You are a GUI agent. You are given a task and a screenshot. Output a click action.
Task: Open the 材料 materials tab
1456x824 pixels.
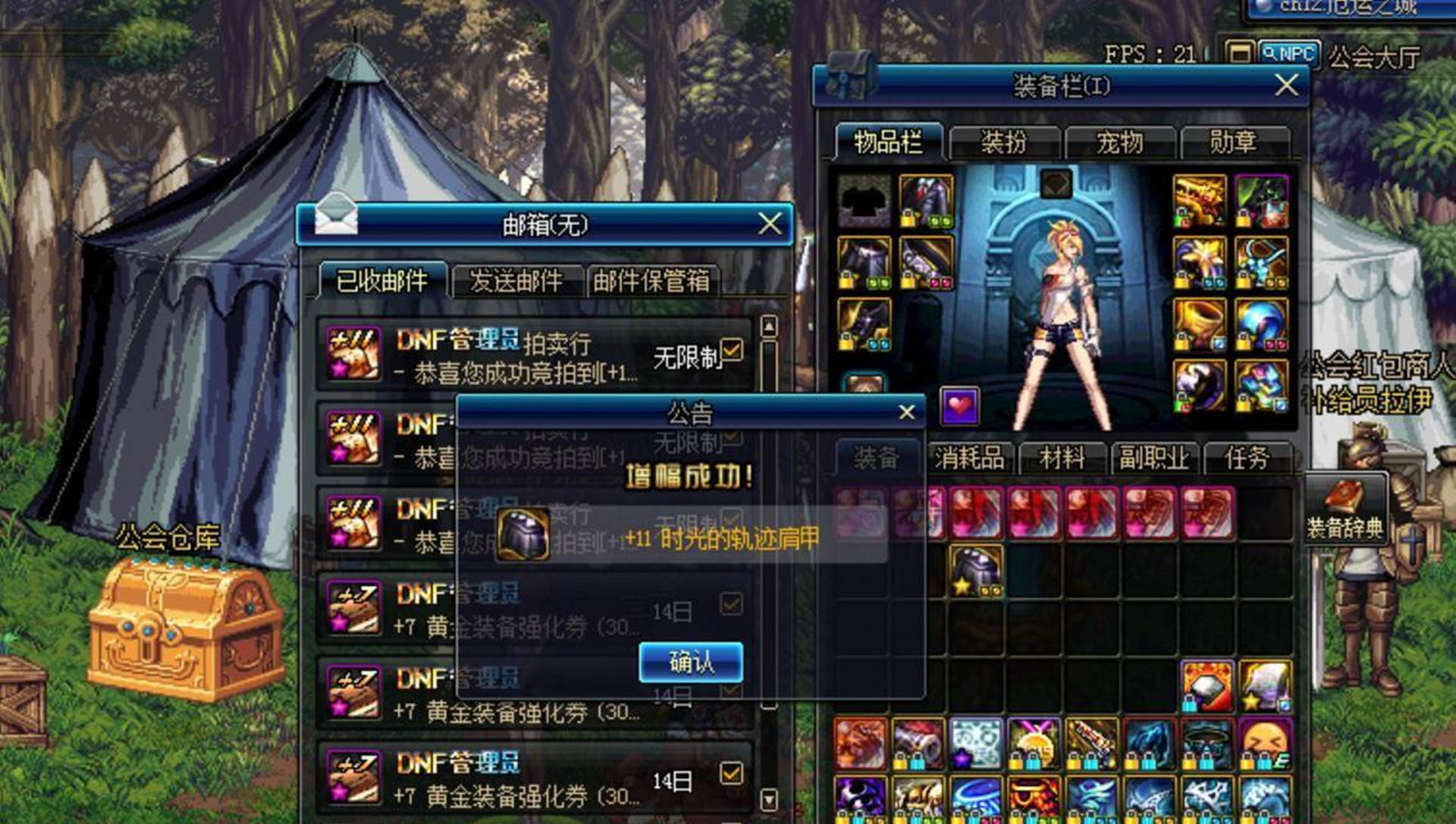click(1062, 458)
